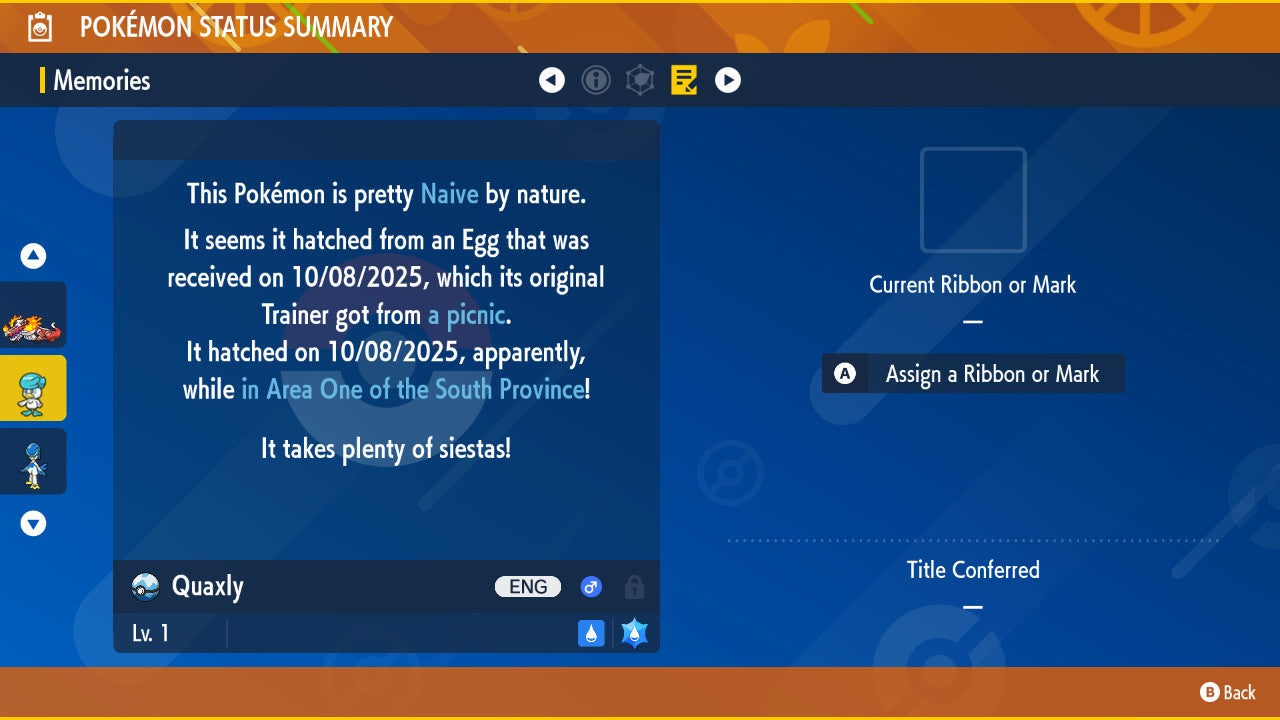Click the blue Tera type emblem icon
This screenshot has width=1280, height=720.
tap(634, 633)
